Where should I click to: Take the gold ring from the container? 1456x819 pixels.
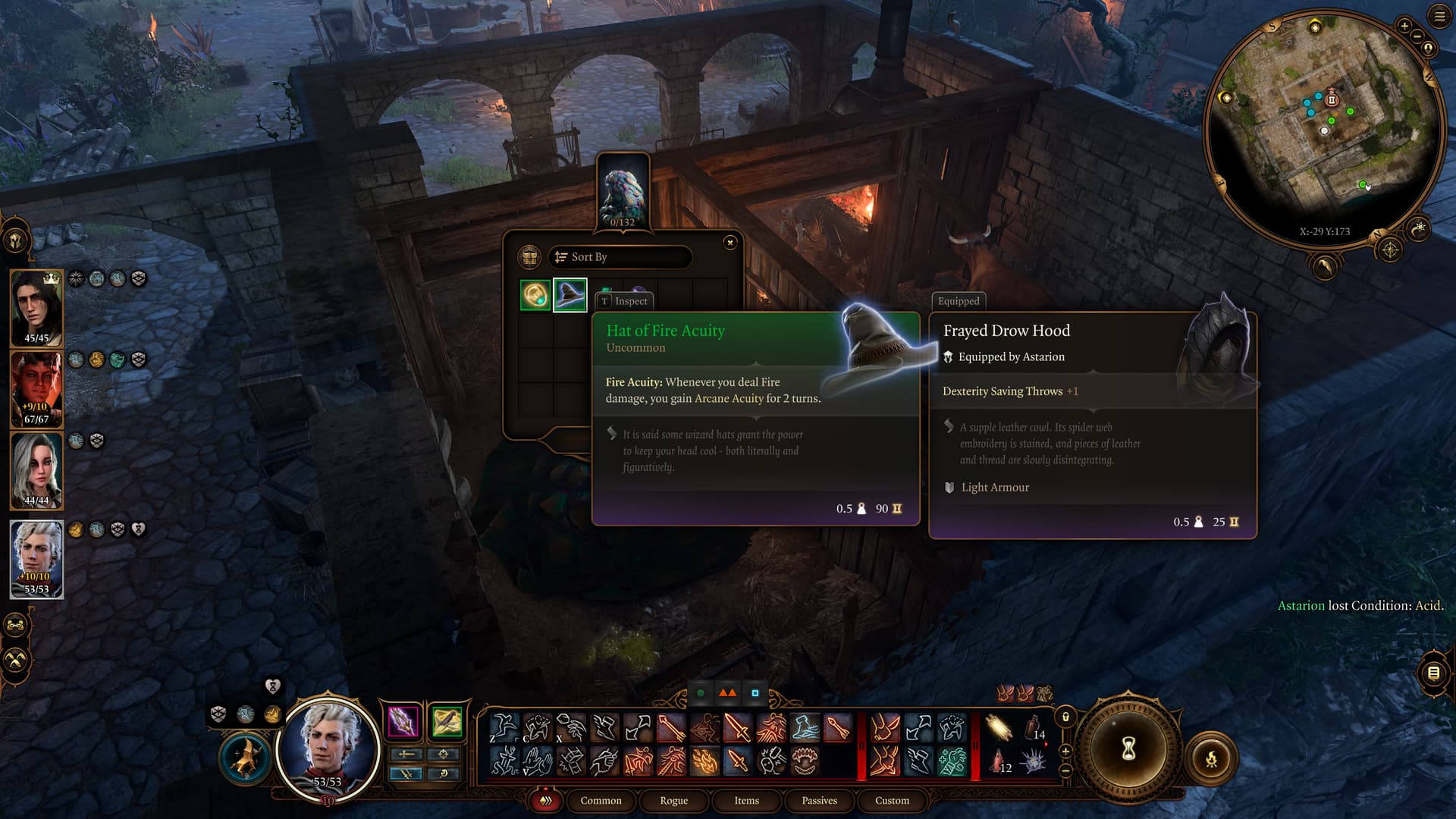point(535,295)
